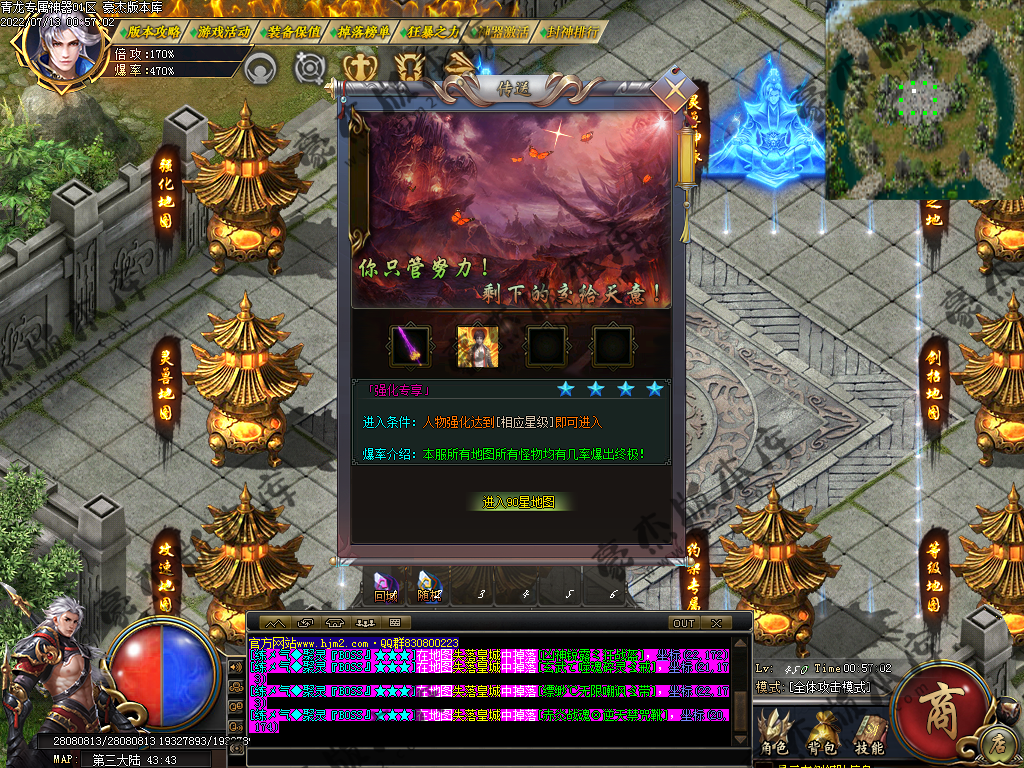Viewport: 1024px width, 768px height.
Task: Open the 版本攻略 guide menu
Action: [x=149, y=32]
